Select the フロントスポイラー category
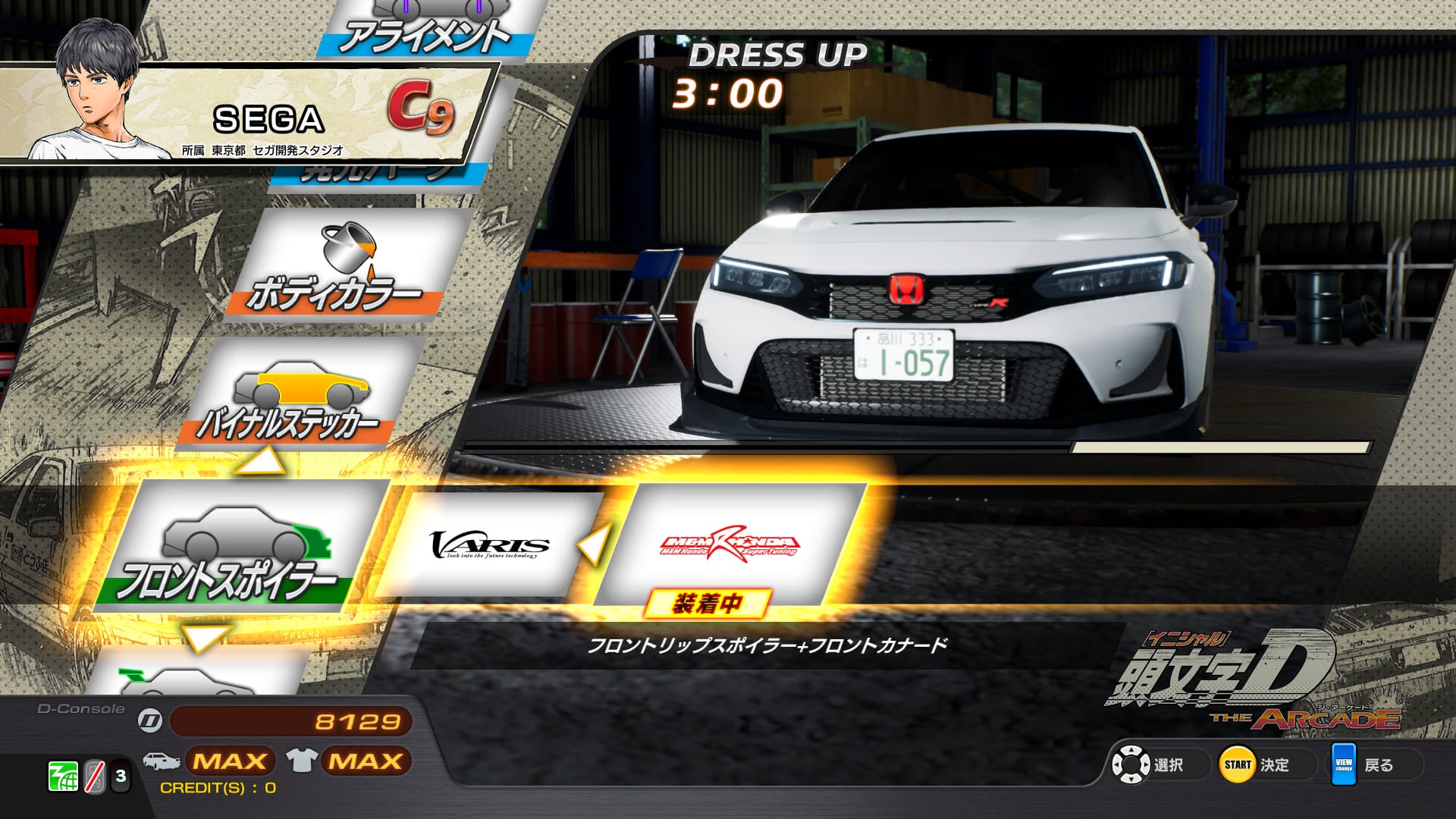This screenshot has height=819, width=1456. coord(235,546)
